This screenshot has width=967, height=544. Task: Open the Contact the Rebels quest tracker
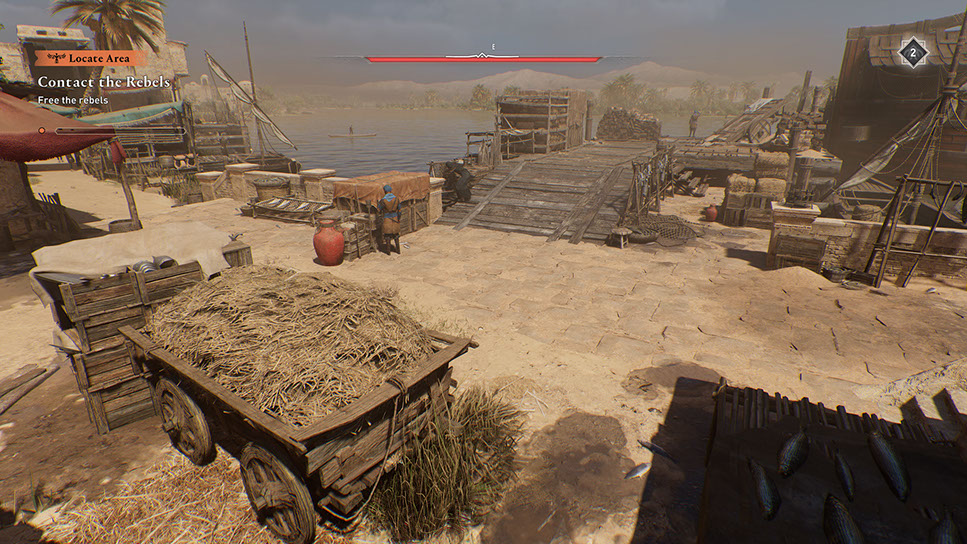(x=104, y=81)
